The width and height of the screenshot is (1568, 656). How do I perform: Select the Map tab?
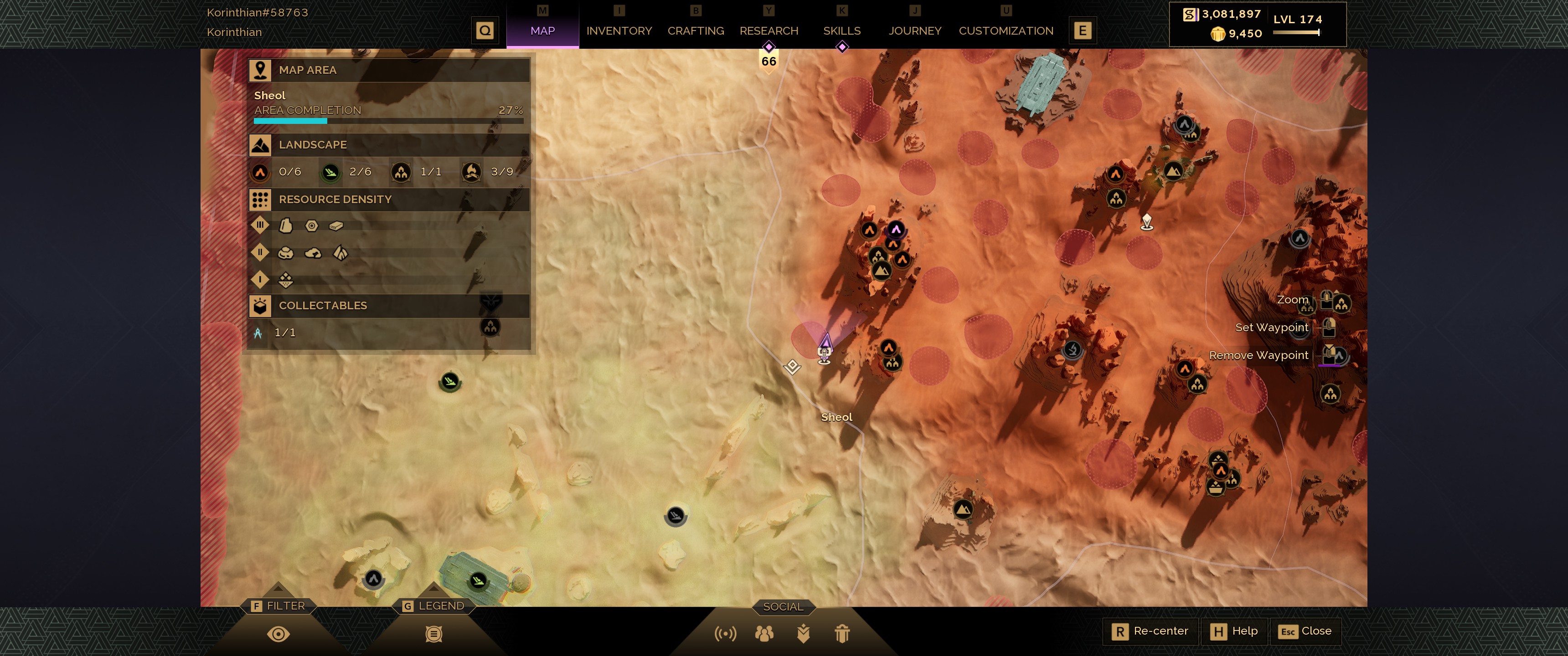click(542, 31)
